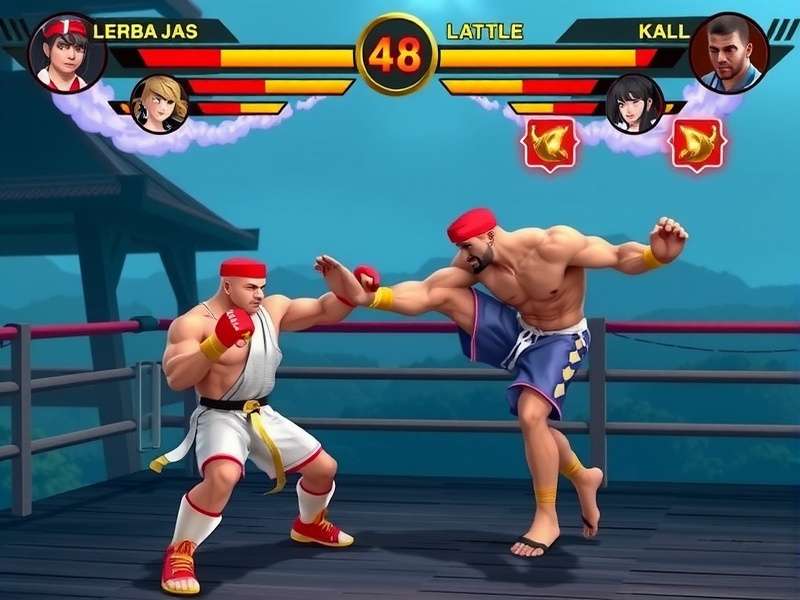Tap the blonde assist character portrait
The height and width of the screenshot is (600, 800).
coord(159,103)
